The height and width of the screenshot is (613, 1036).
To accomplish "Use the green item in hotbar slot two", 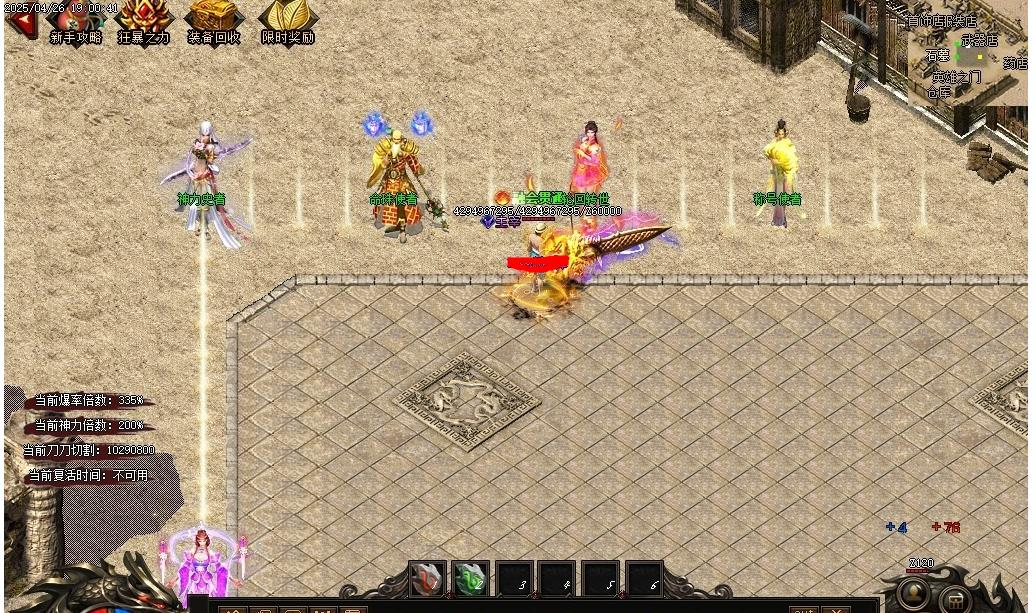I will (470, 578).
